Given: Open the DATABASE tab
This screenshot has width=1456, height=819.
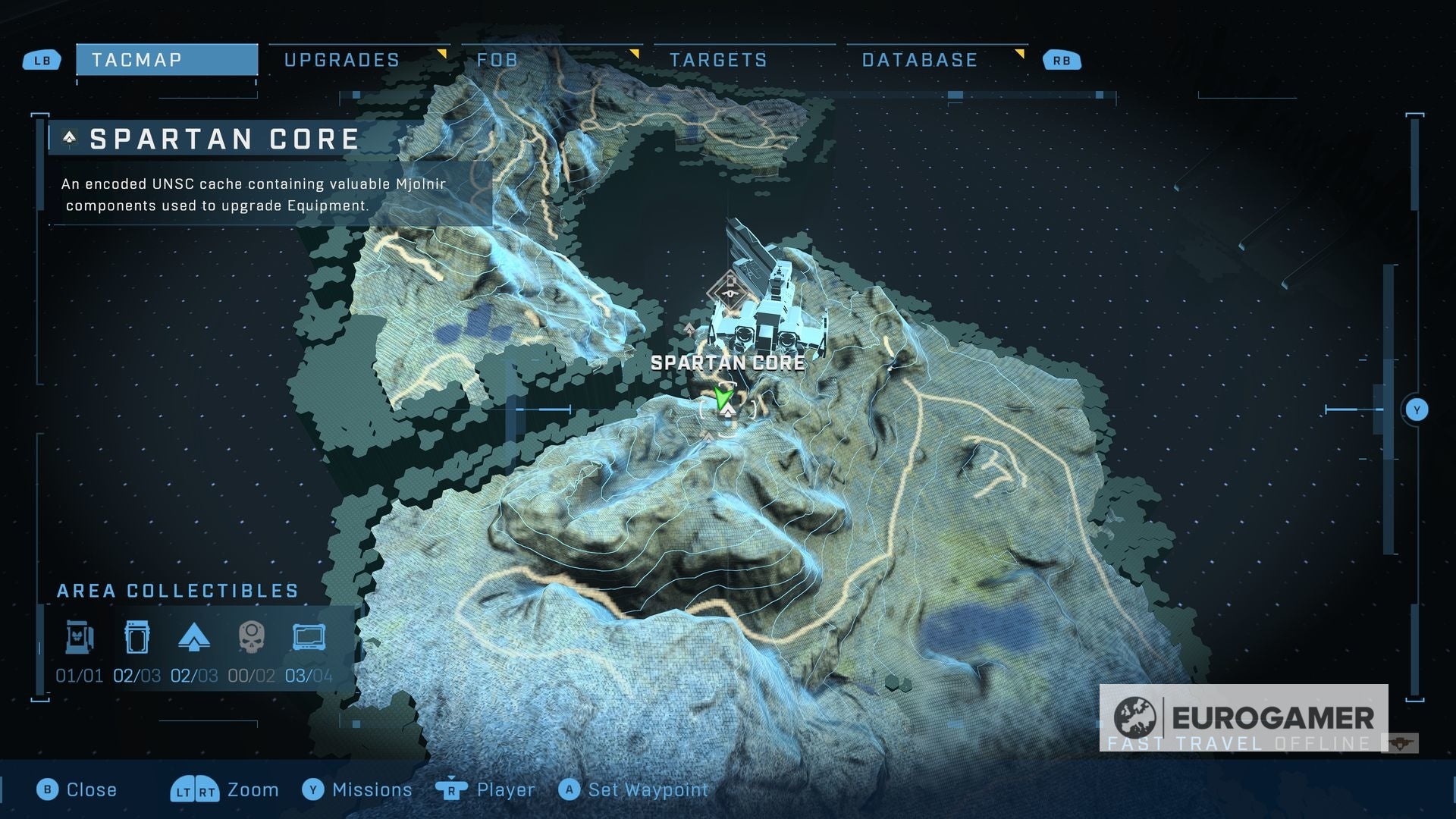Looking at the screenshot, I should [x=918, y=60].
